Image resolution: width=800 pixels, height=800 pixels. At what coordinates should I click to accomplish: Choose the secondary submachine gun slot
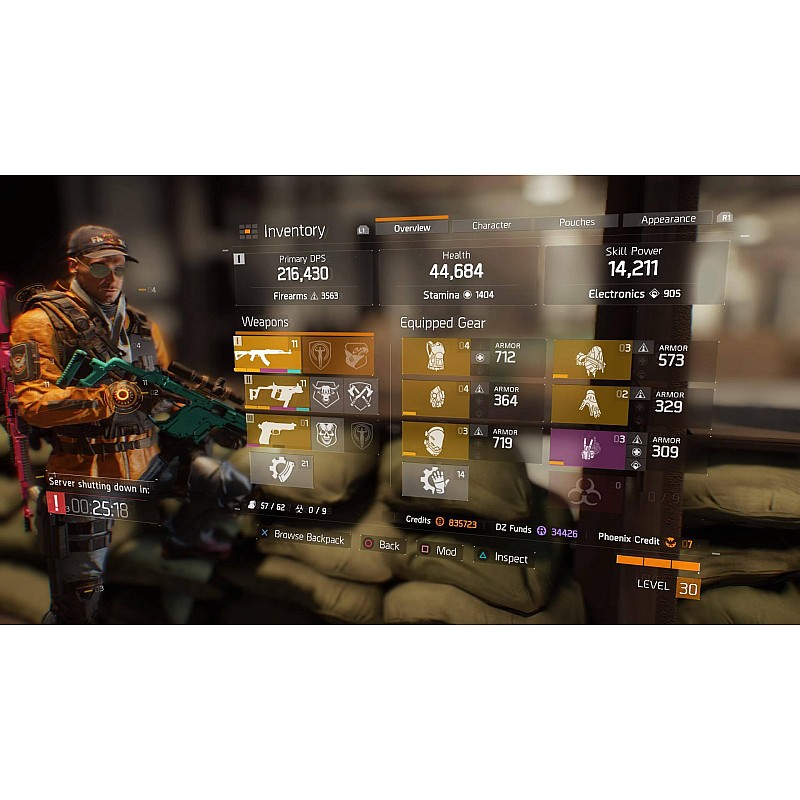point(272,396)
